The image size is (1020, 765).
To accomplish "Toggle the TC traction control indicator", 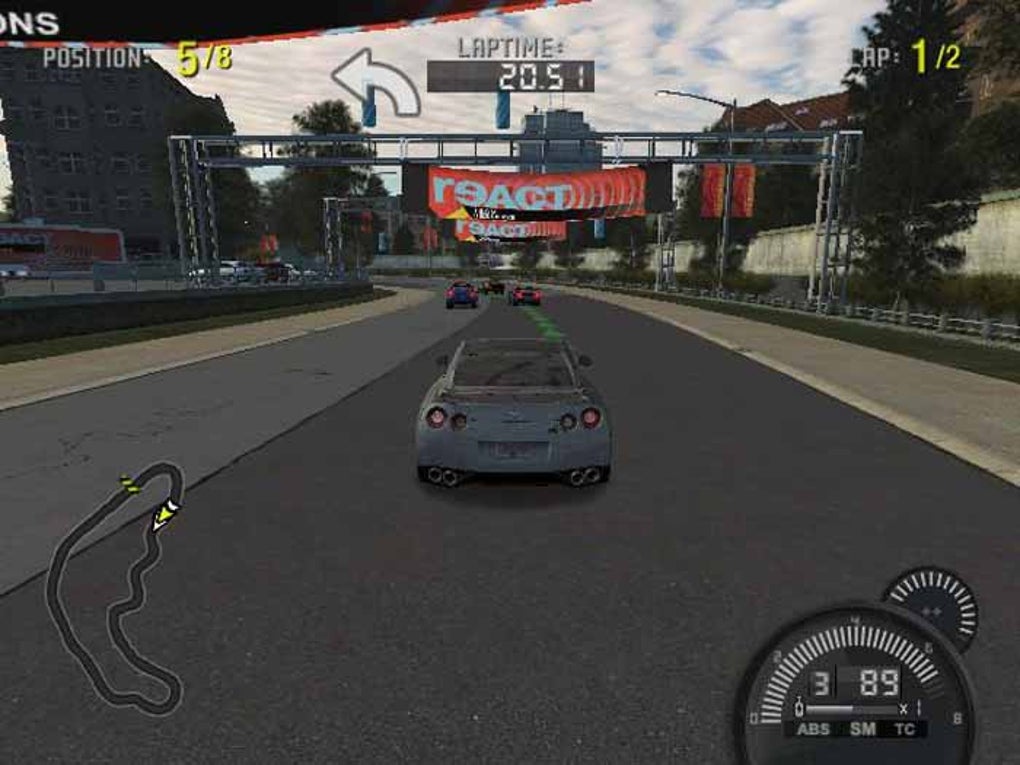I will coord(904,729).
